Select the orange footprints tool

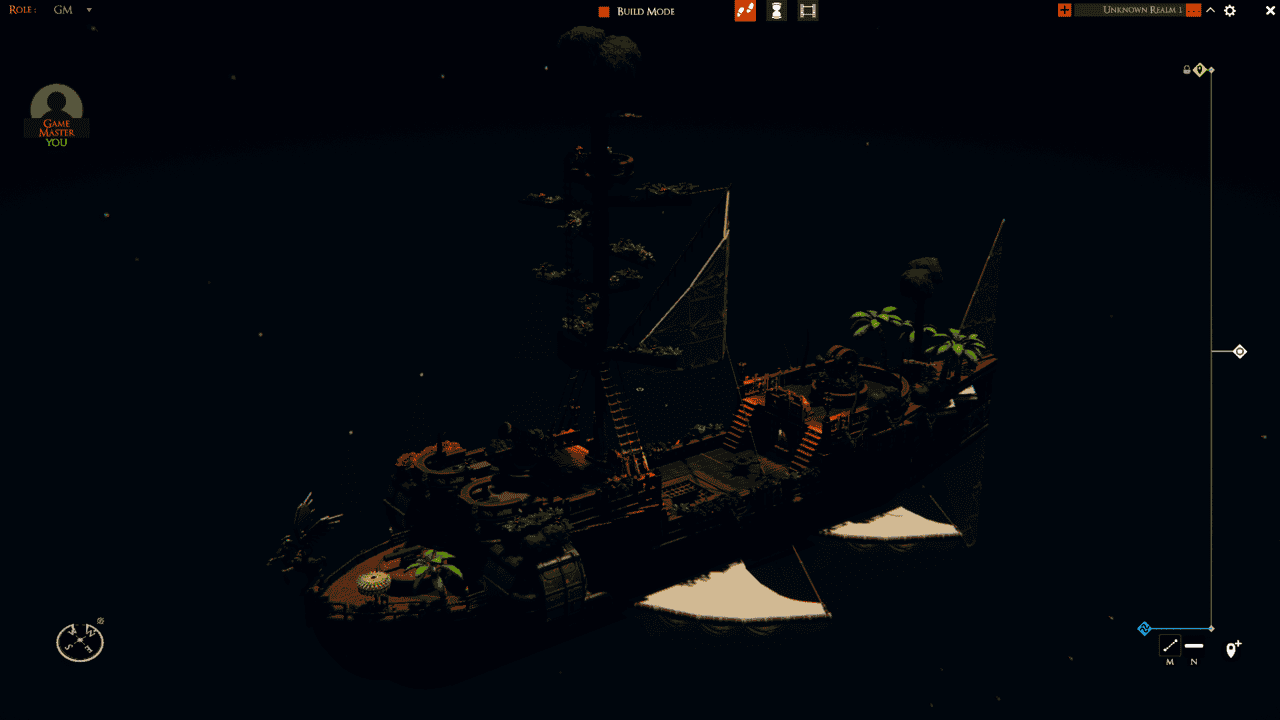745,11
